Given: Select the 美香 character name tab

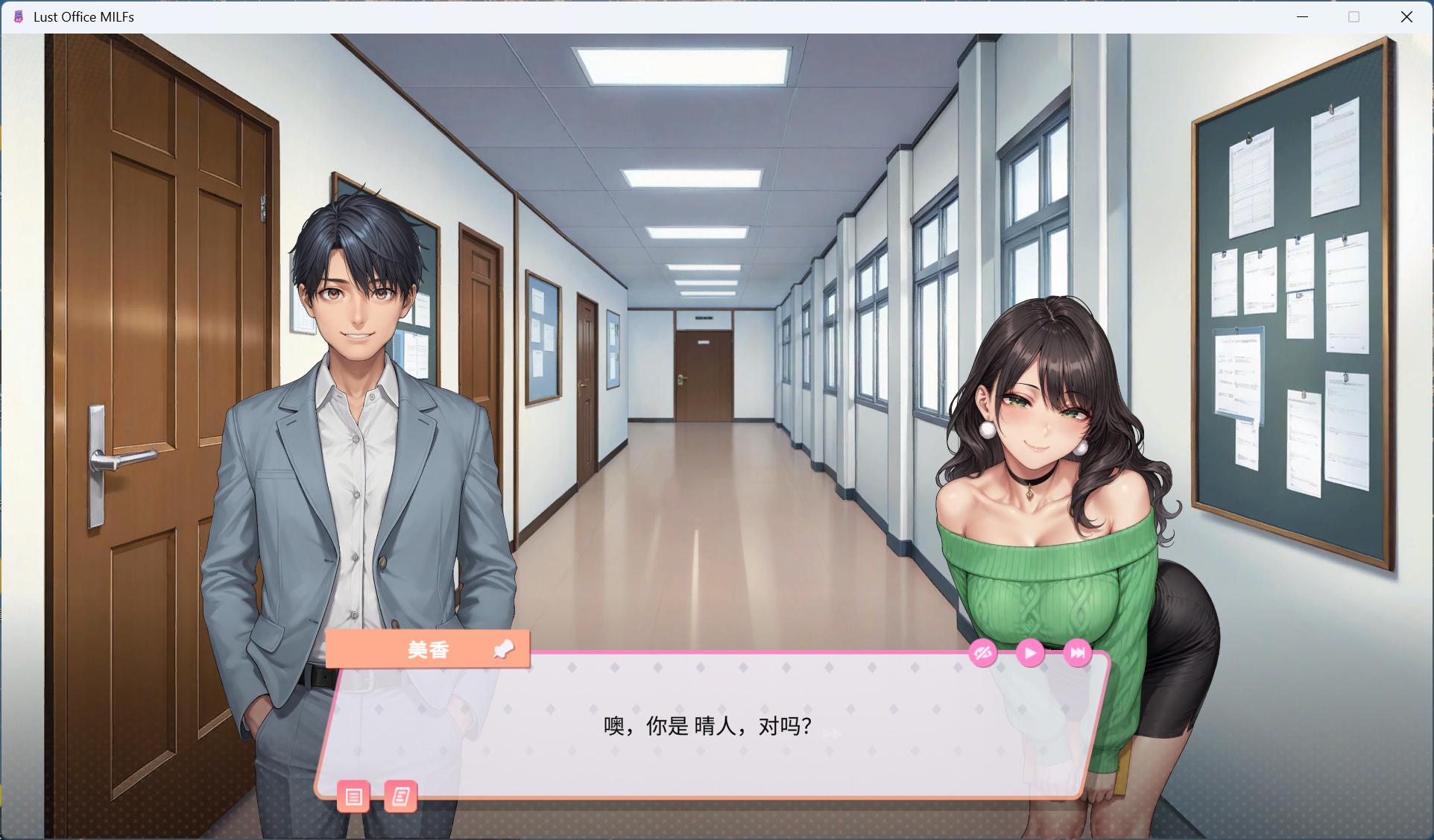Looking at the screenshot, I should (427, 649).
